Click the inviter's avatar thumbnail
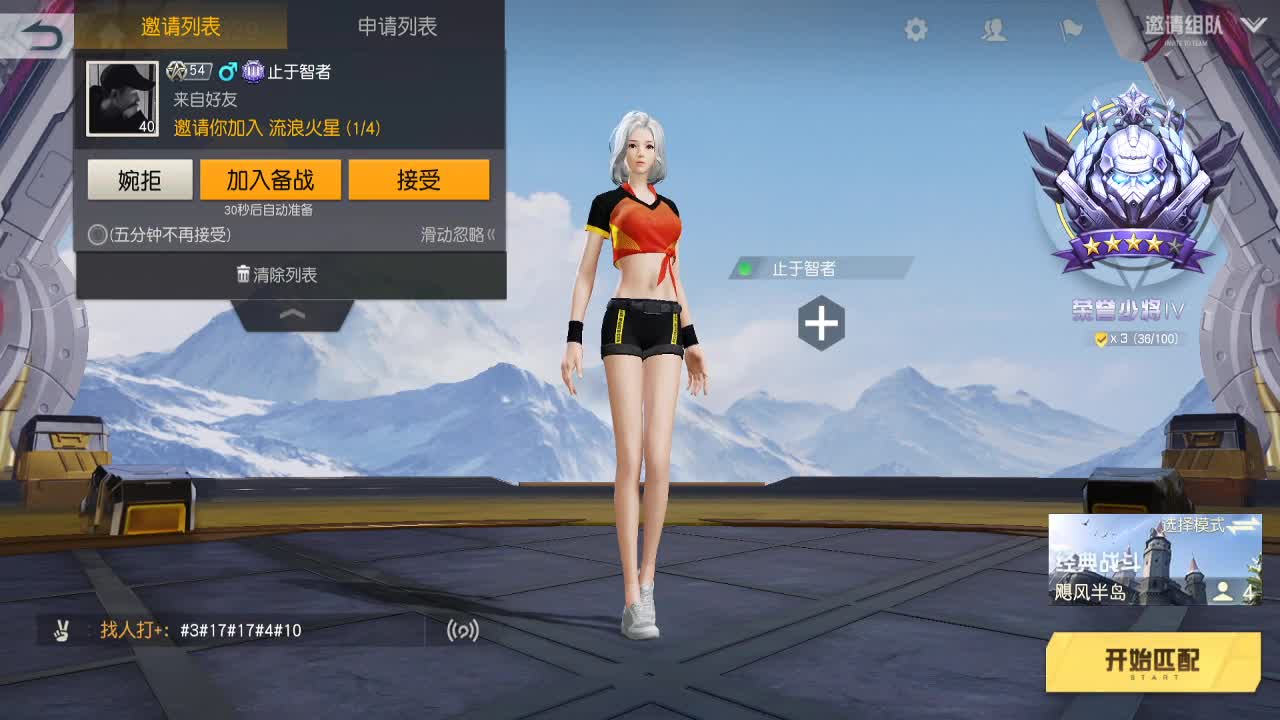The height and width of the screenshot is (720, 1280). [122, 96]
